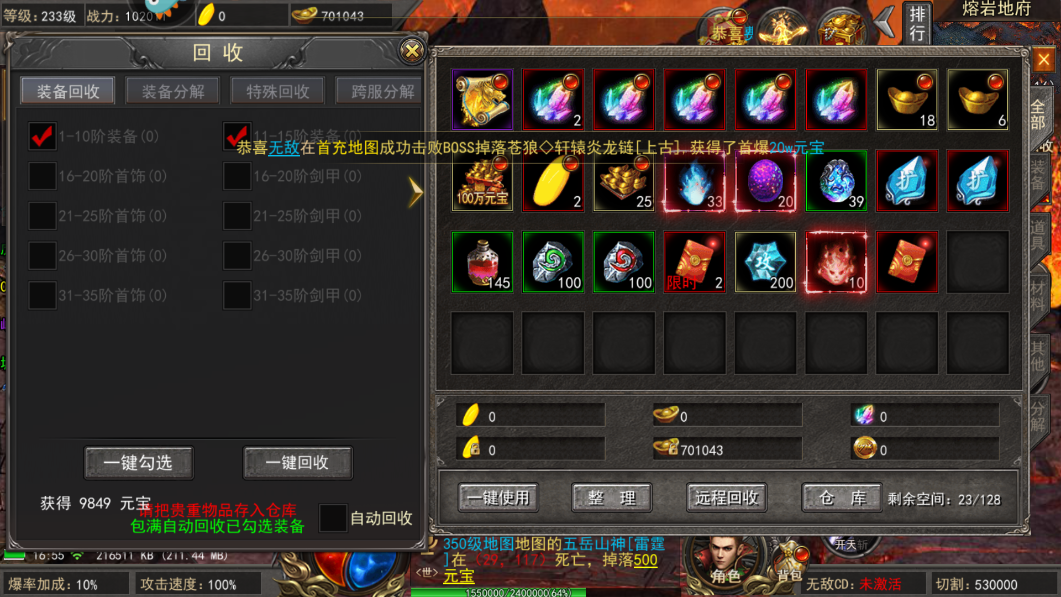Switch to the 装备分解 tab

coord(173,91)
